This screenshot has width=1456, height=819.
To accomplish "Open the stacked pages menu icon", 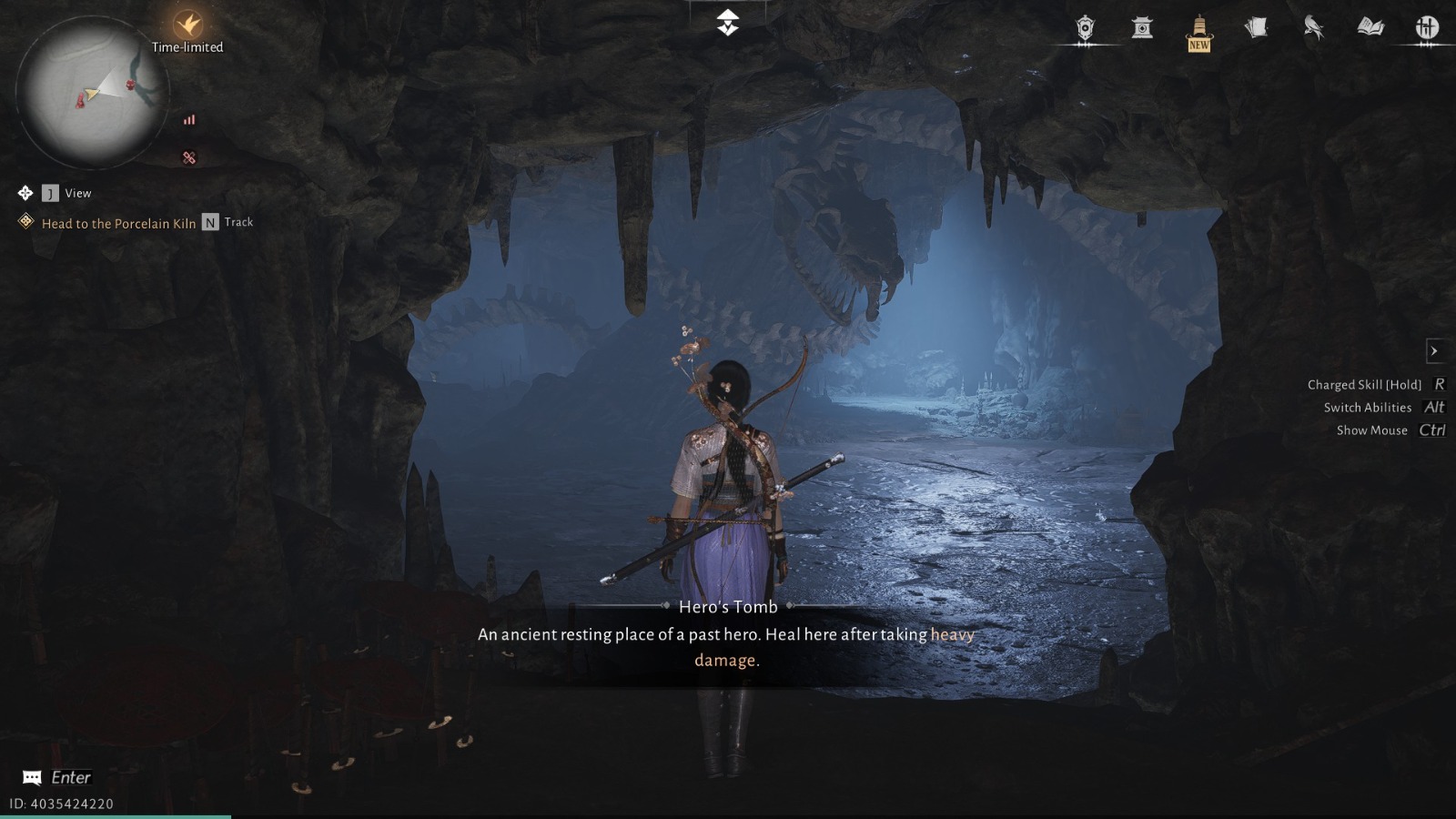I will (1257, 28).
